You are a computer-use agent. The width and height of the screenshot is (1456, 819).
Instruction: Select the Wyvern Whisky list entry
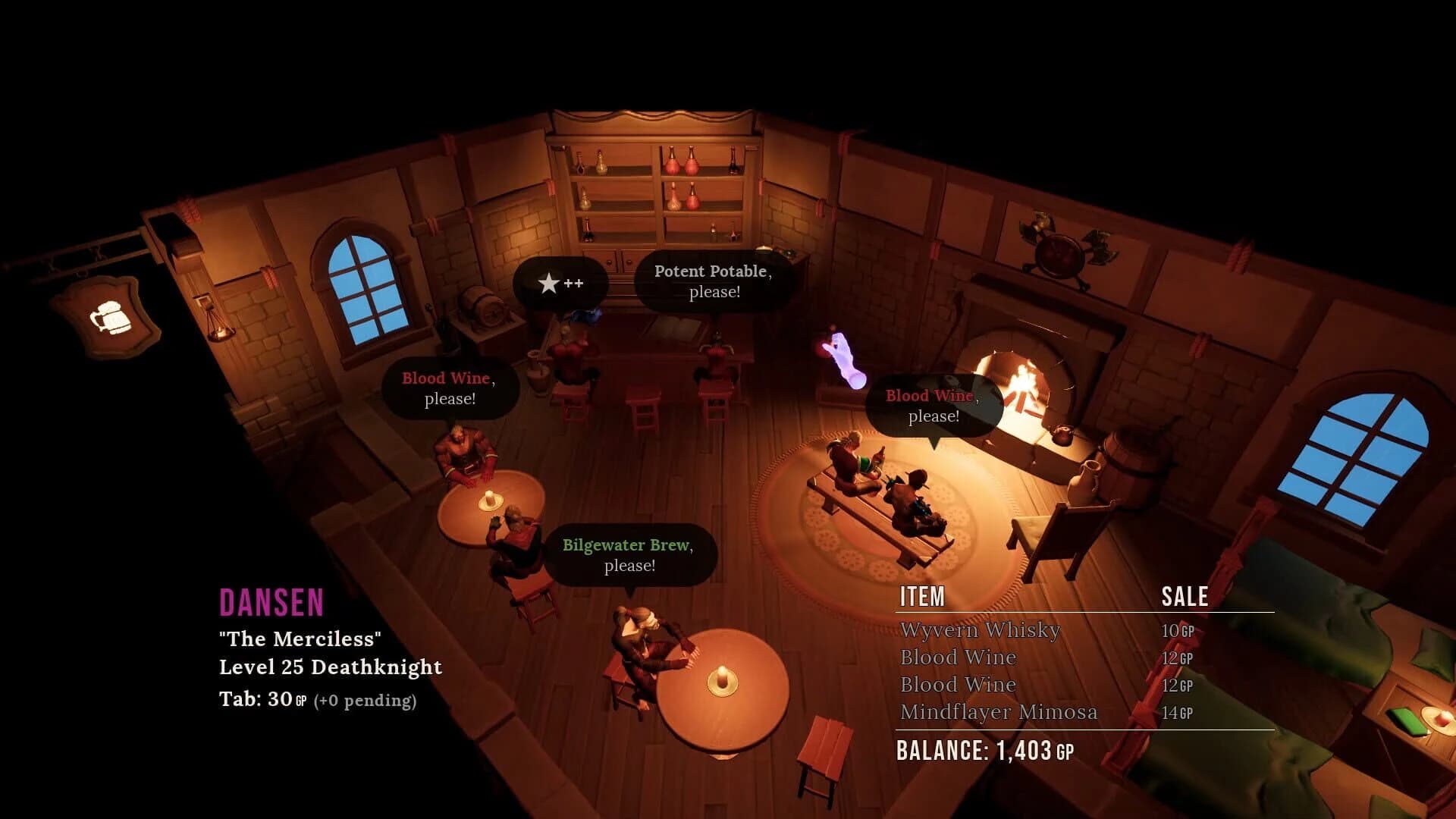tap(978, 630)
